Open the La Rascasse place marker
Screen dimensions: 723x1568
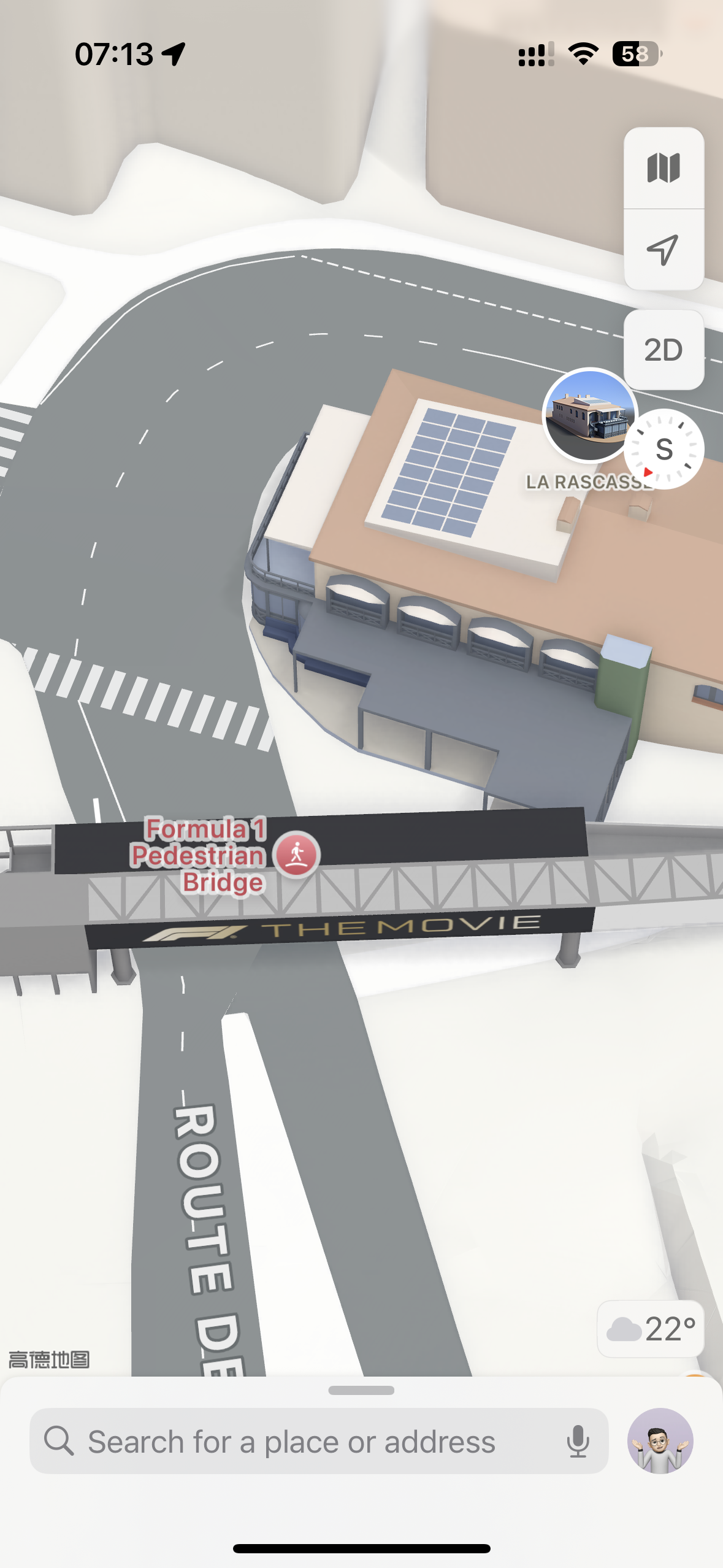pos(589,415)
